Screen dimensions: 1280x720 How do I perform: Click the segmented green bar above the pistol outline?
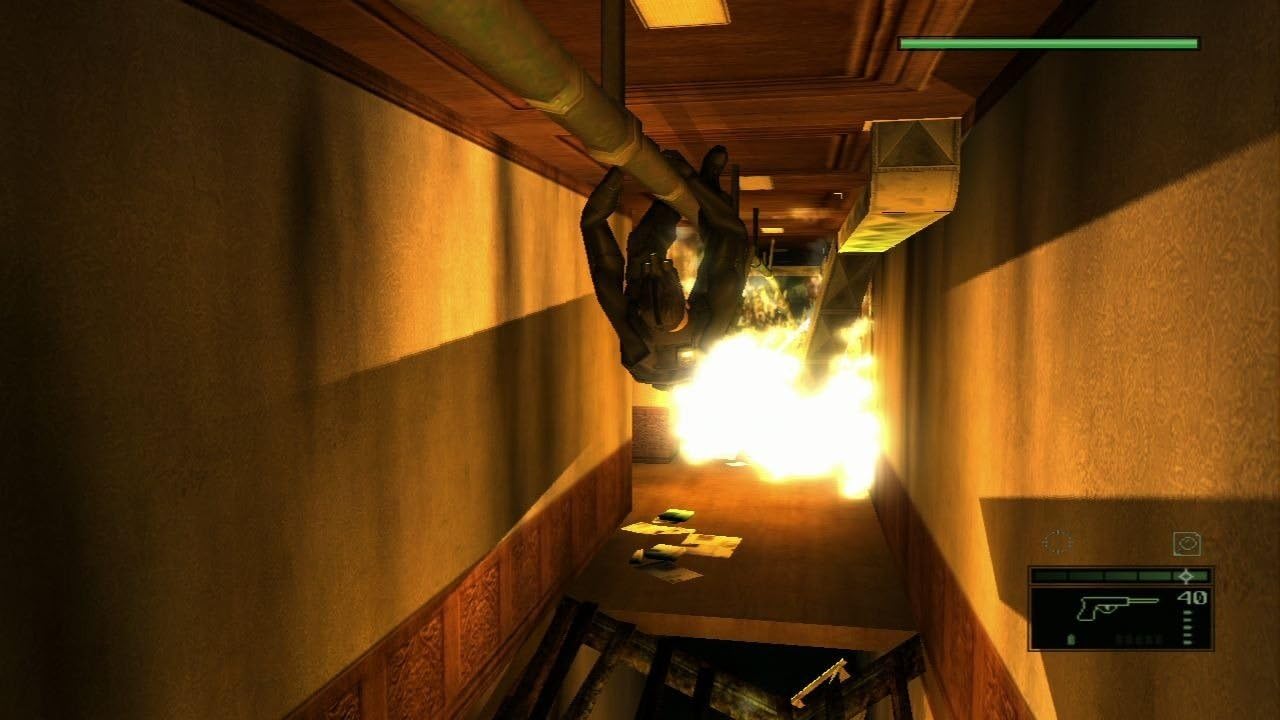(x=1098, y=575)
